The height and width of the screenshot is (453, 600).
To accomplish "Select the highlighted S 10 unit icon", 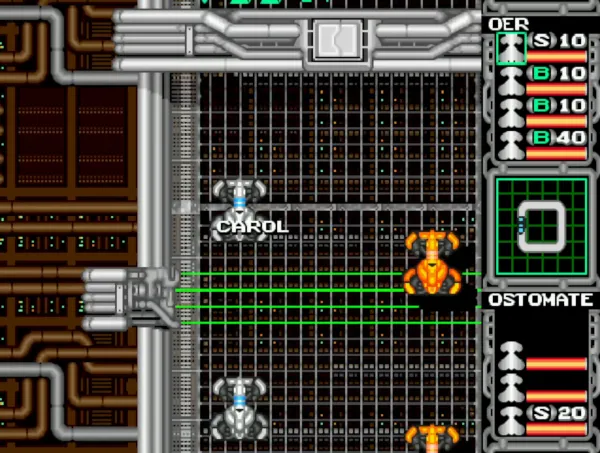I will 511,46.
